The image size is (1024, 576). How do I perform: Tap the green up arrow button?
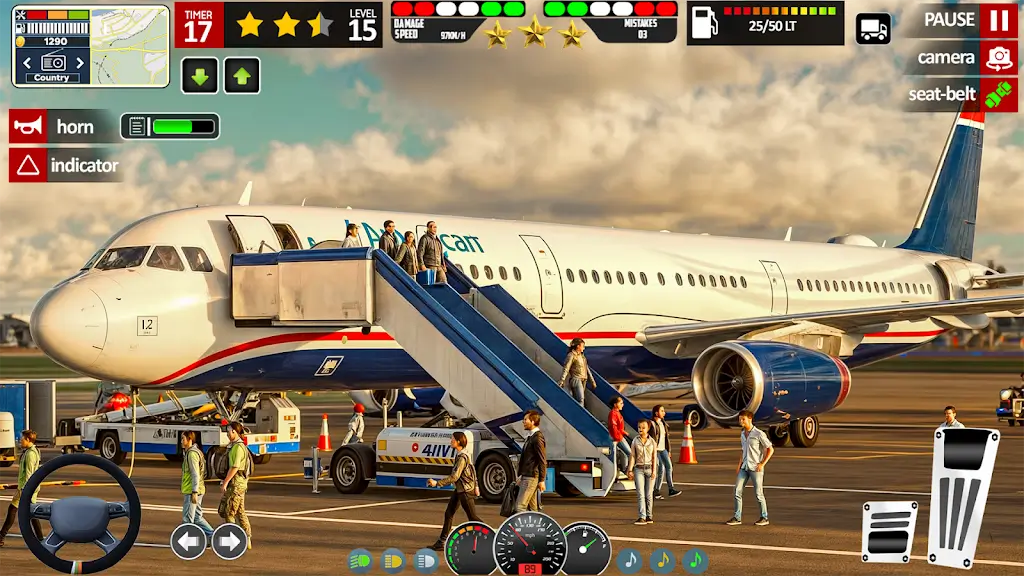click(242, 76)
